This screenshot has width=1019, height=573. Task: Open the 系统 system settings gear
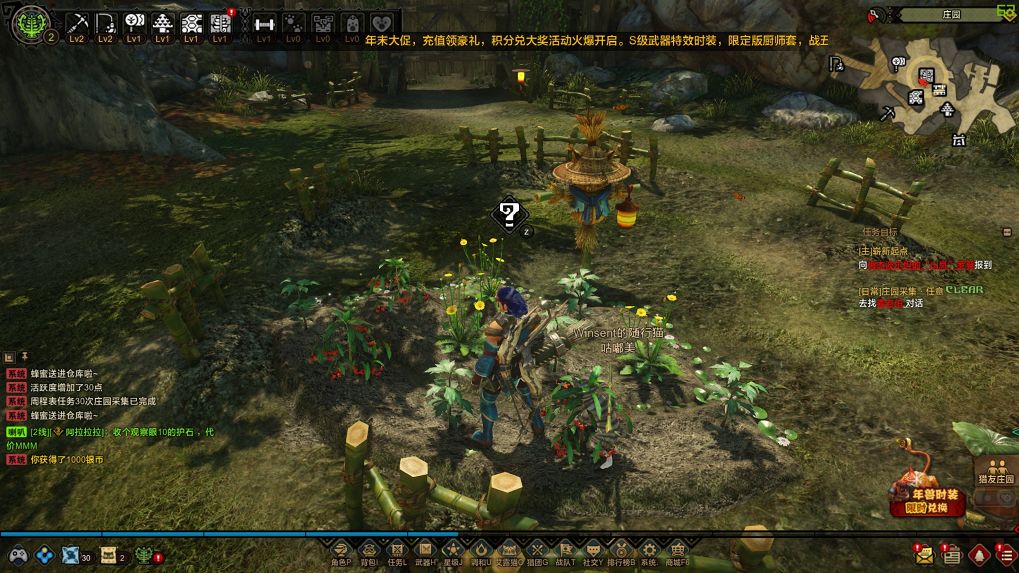pyautogui.click(x=650, y=551)
